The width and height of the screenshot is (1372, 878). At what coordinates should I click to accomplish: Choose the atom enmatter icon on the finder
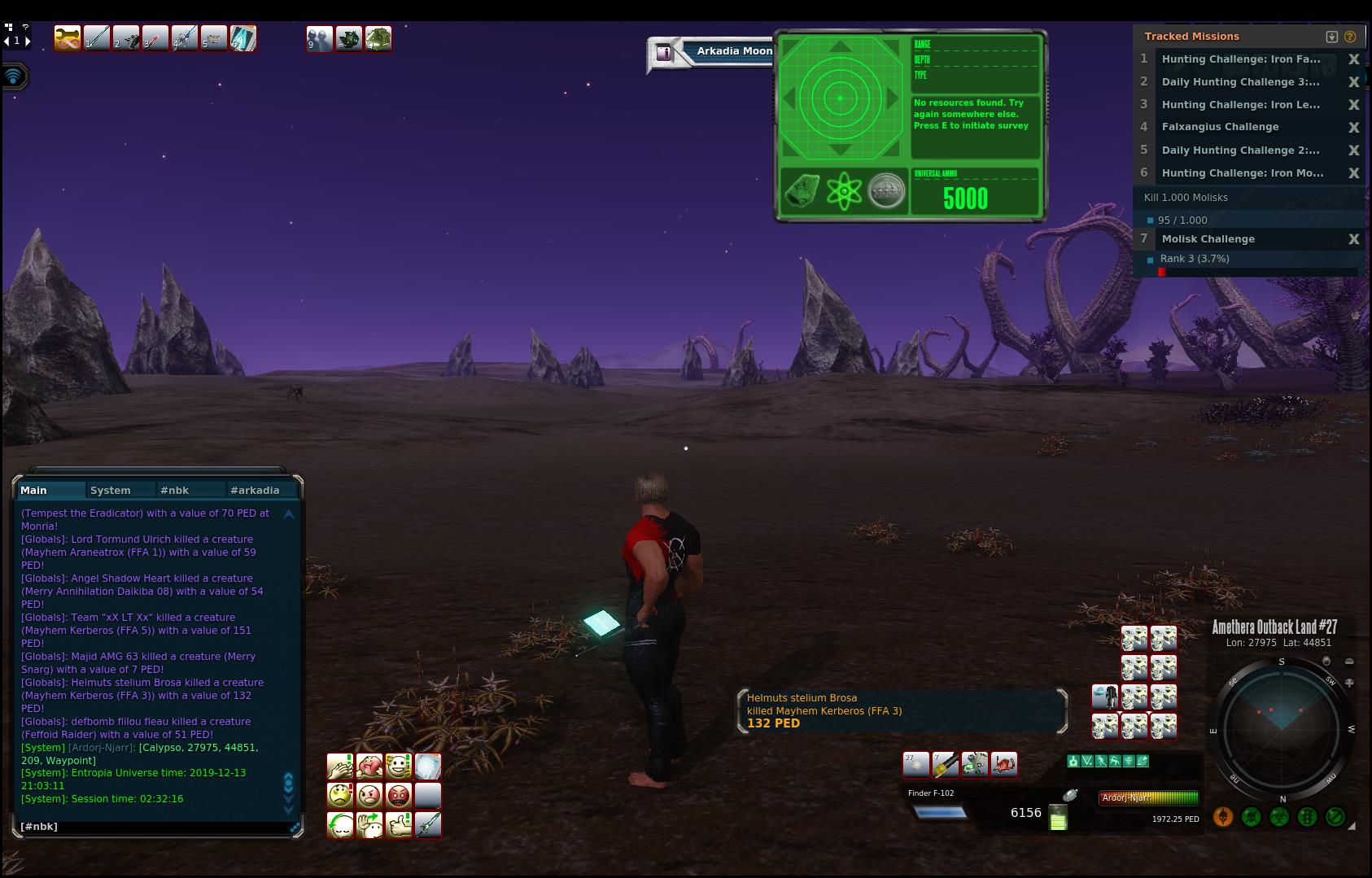844,191
